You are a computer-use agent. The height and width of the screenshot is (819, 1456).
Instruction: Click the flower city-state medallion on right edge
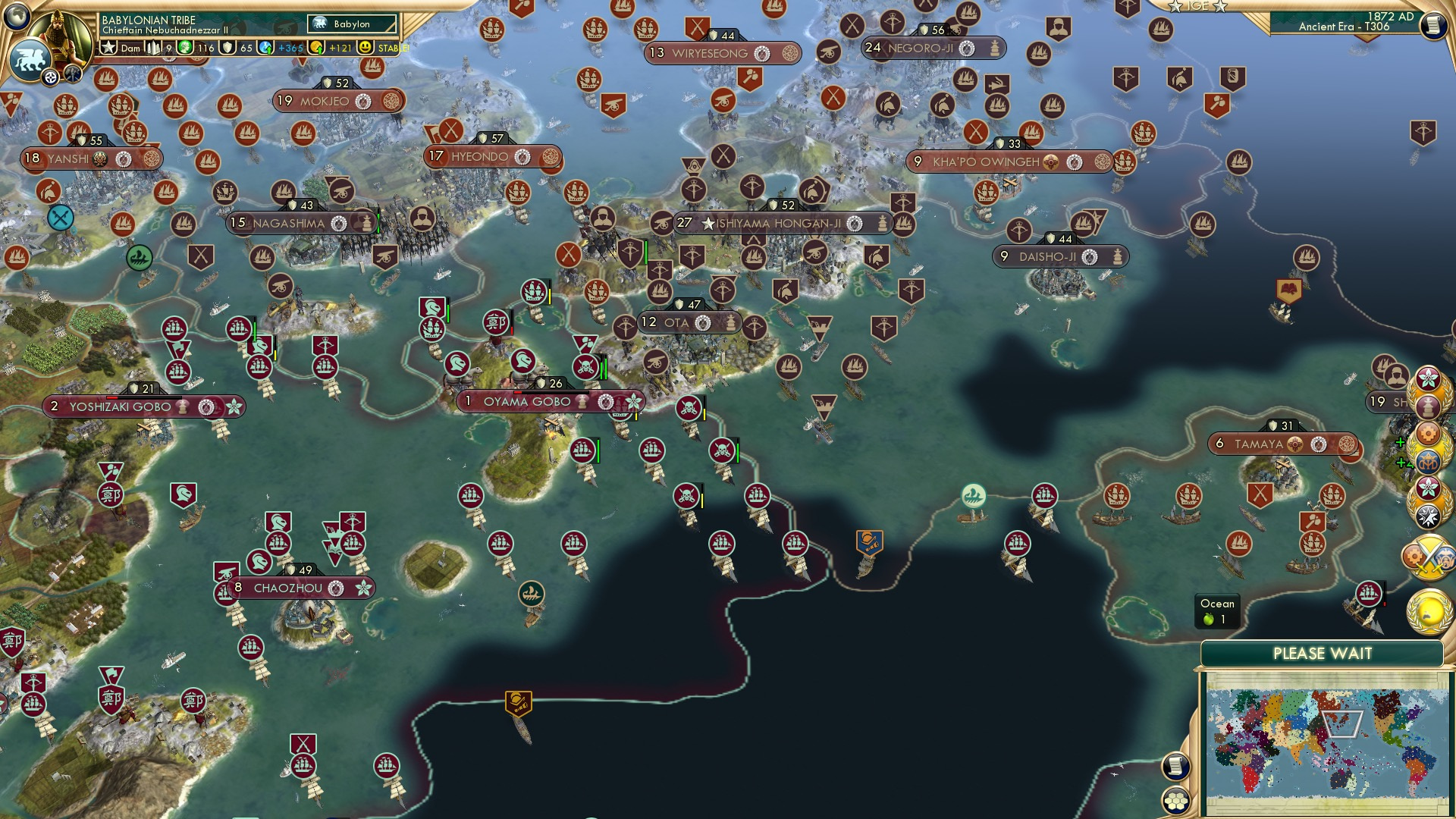(1429, 378)
